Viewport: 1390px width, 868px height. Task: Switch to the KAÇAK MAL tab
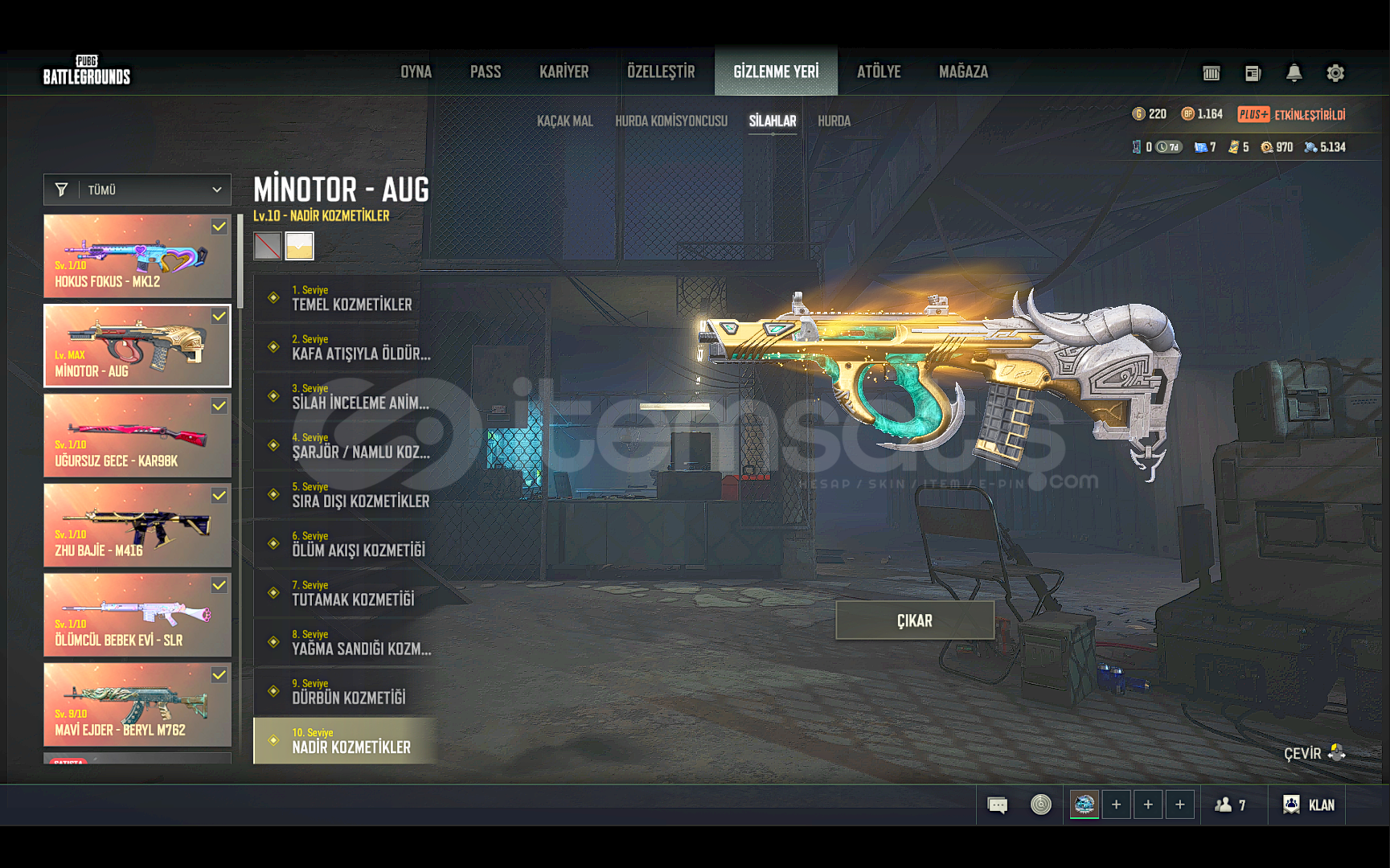pyautogui.click(x=564, y=121)
